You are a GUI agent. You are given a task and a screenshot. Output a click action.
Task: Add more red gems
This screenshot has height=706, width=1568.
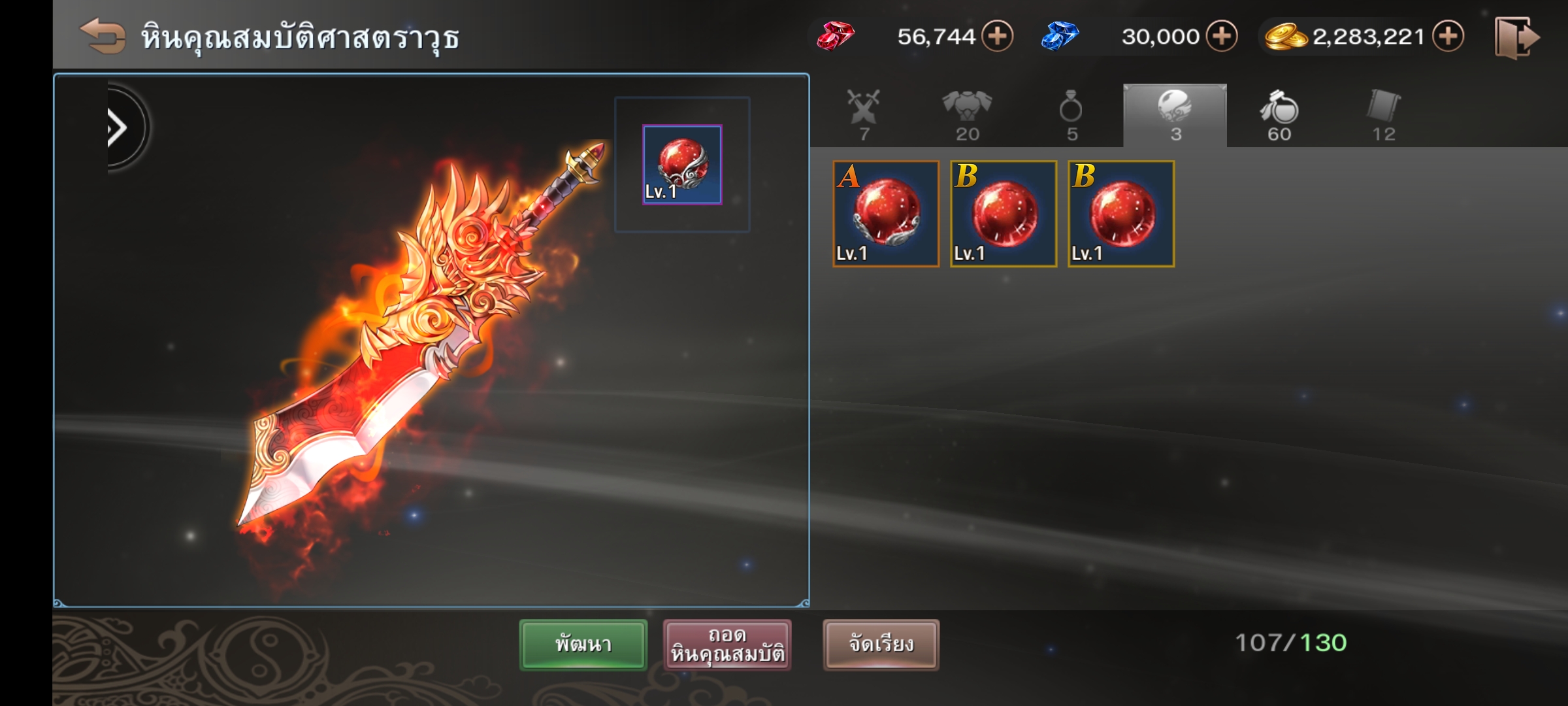click(x=998, y=36)
